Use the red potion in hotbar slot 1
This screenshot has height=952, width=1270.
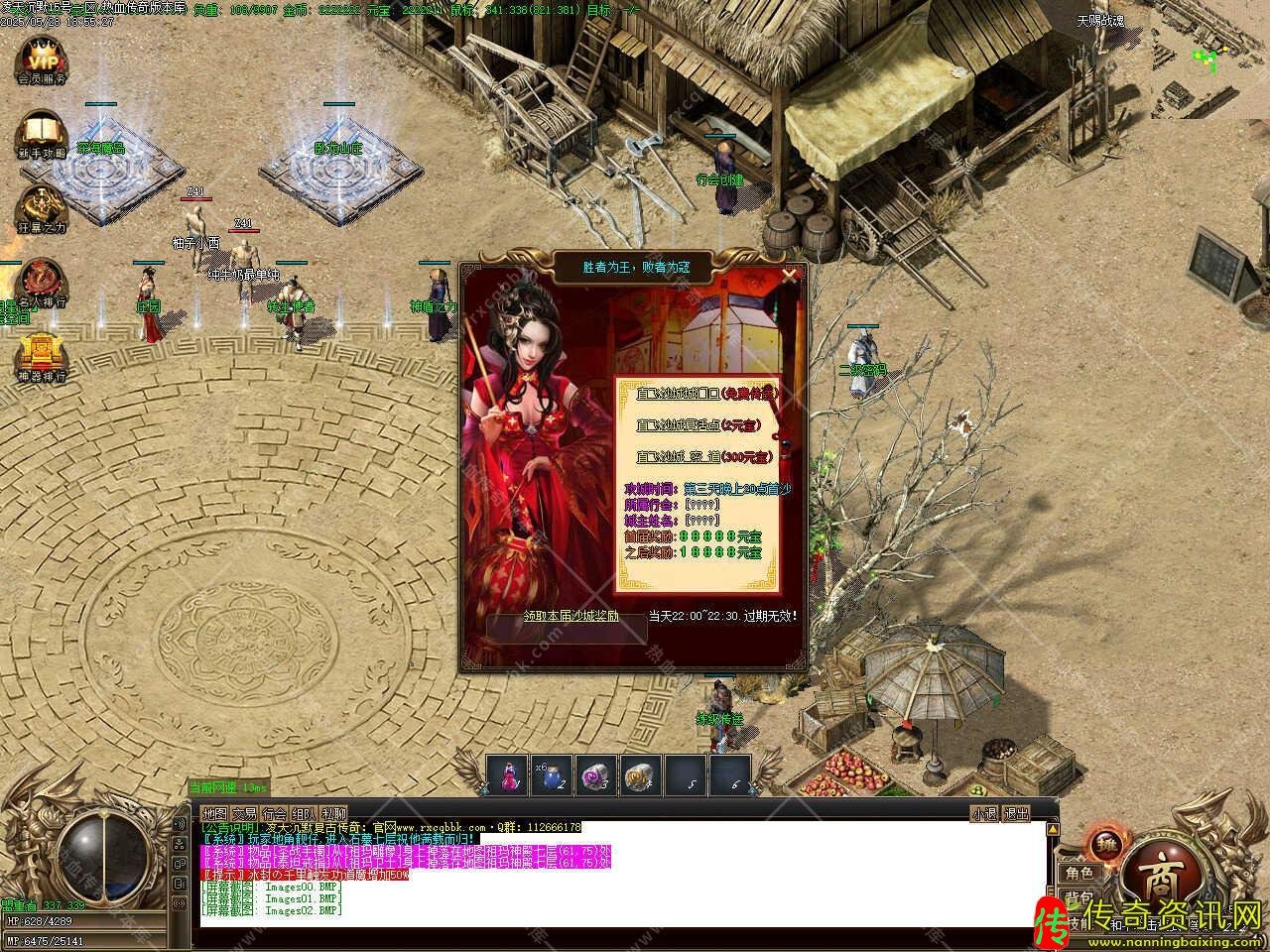coord(508,774)
